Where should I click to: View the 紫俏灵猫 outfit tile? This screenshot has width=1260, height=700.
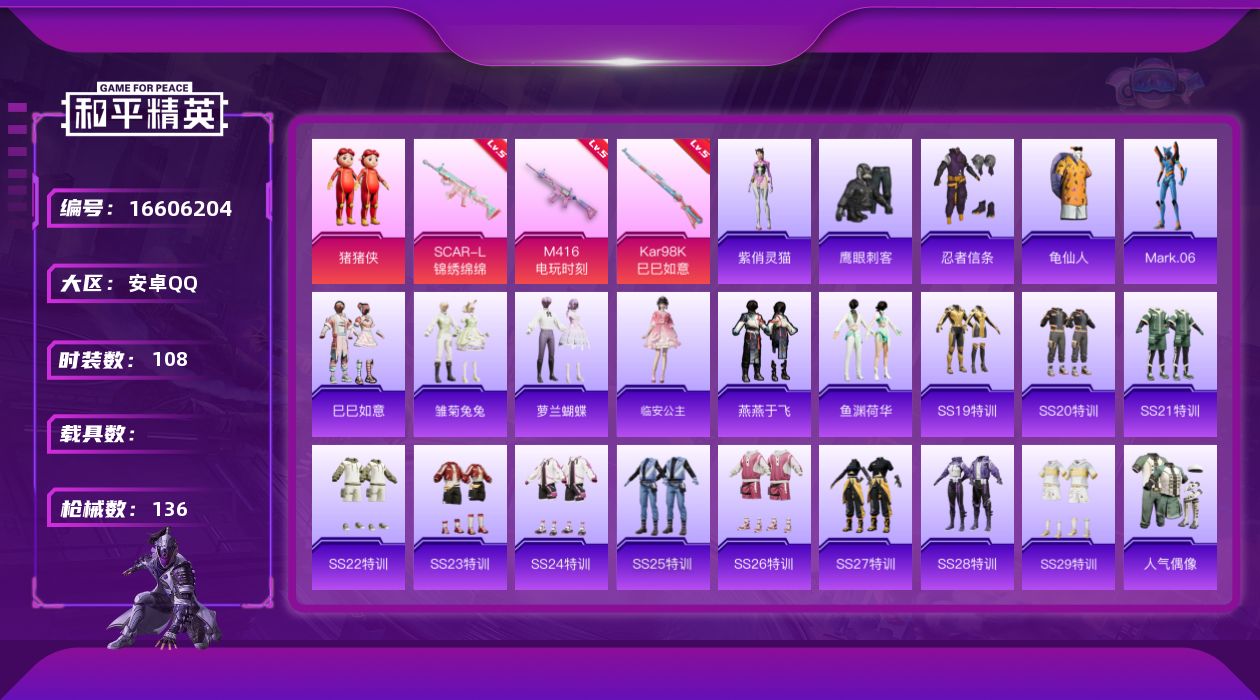[764, 211]
